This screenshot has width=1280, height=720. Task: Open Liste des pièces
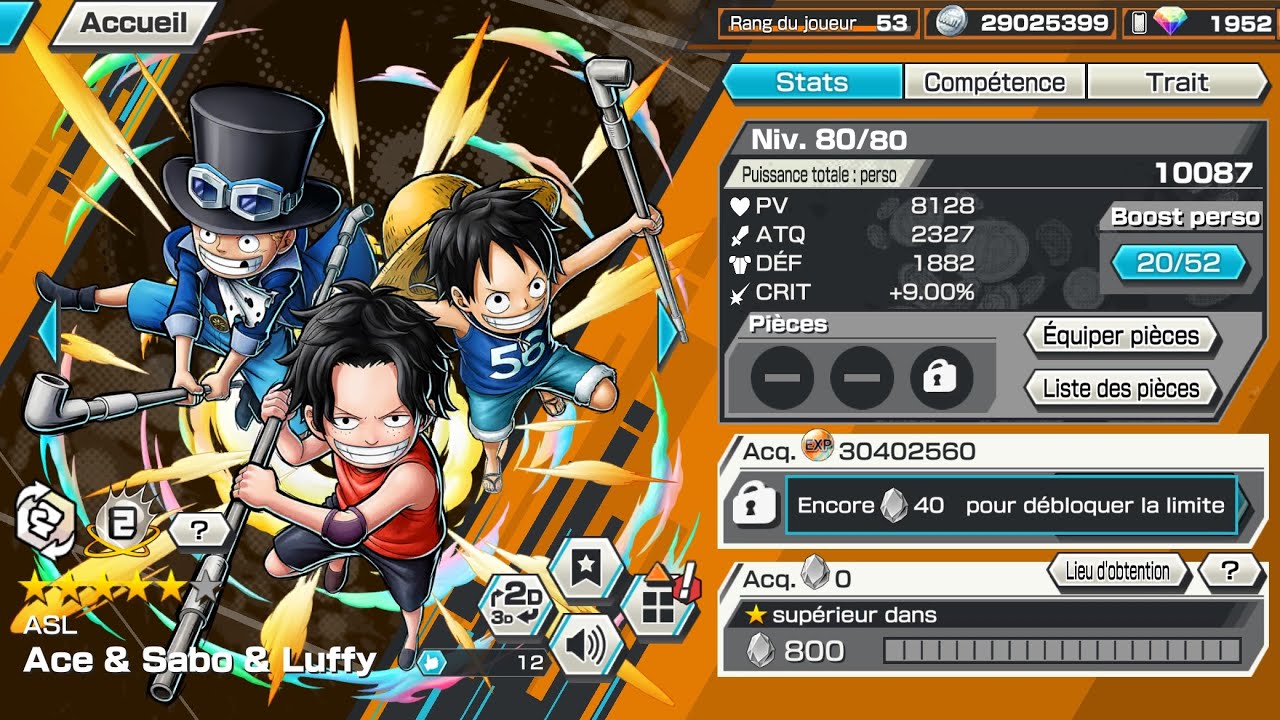tap(1120, 388)
